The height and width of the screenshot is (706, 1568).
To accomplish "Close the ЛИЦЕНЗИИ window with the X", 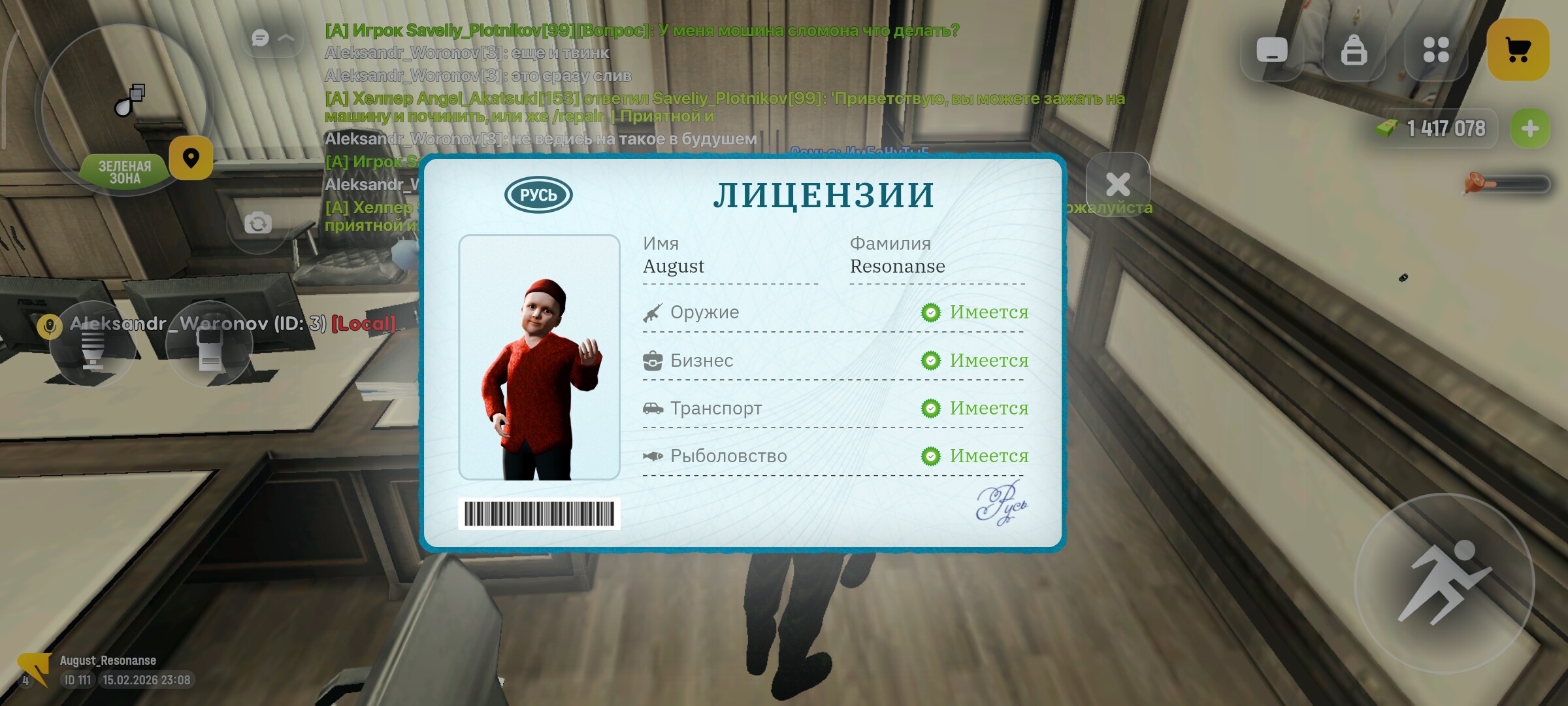I will [1117, 184].
